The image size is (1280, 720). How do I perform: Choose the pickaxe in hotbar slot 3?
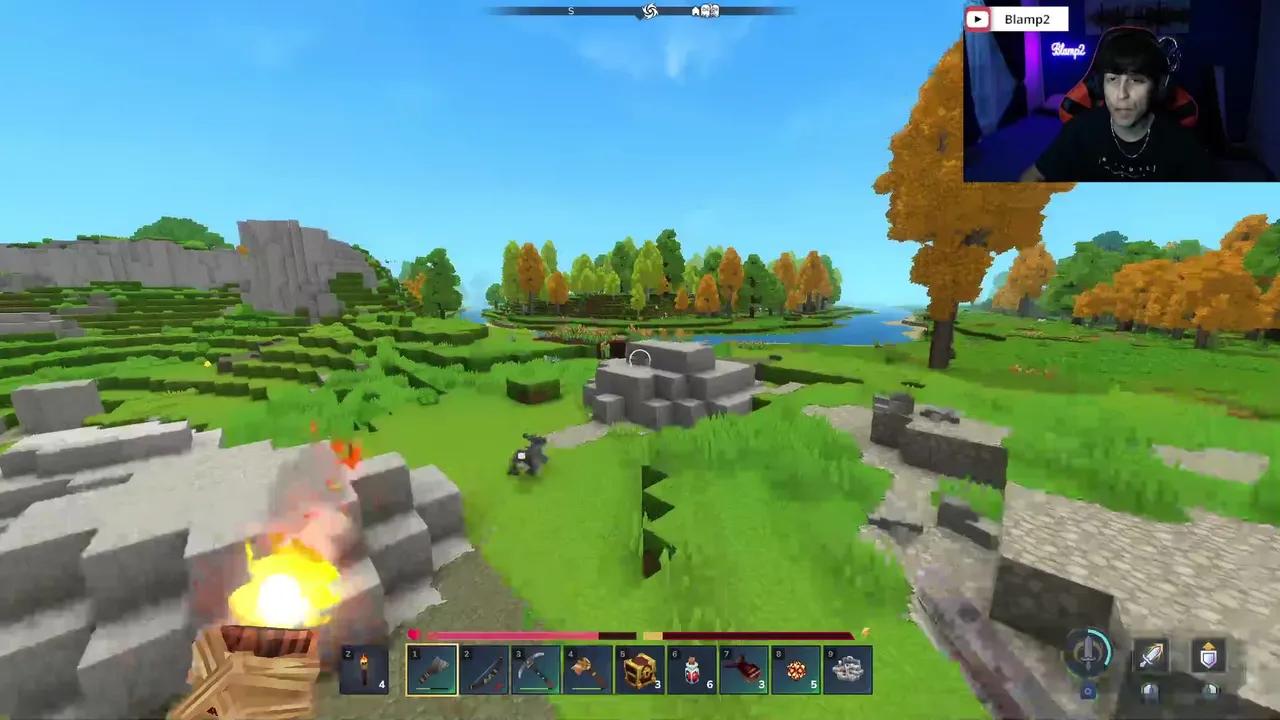click(536, 670)
